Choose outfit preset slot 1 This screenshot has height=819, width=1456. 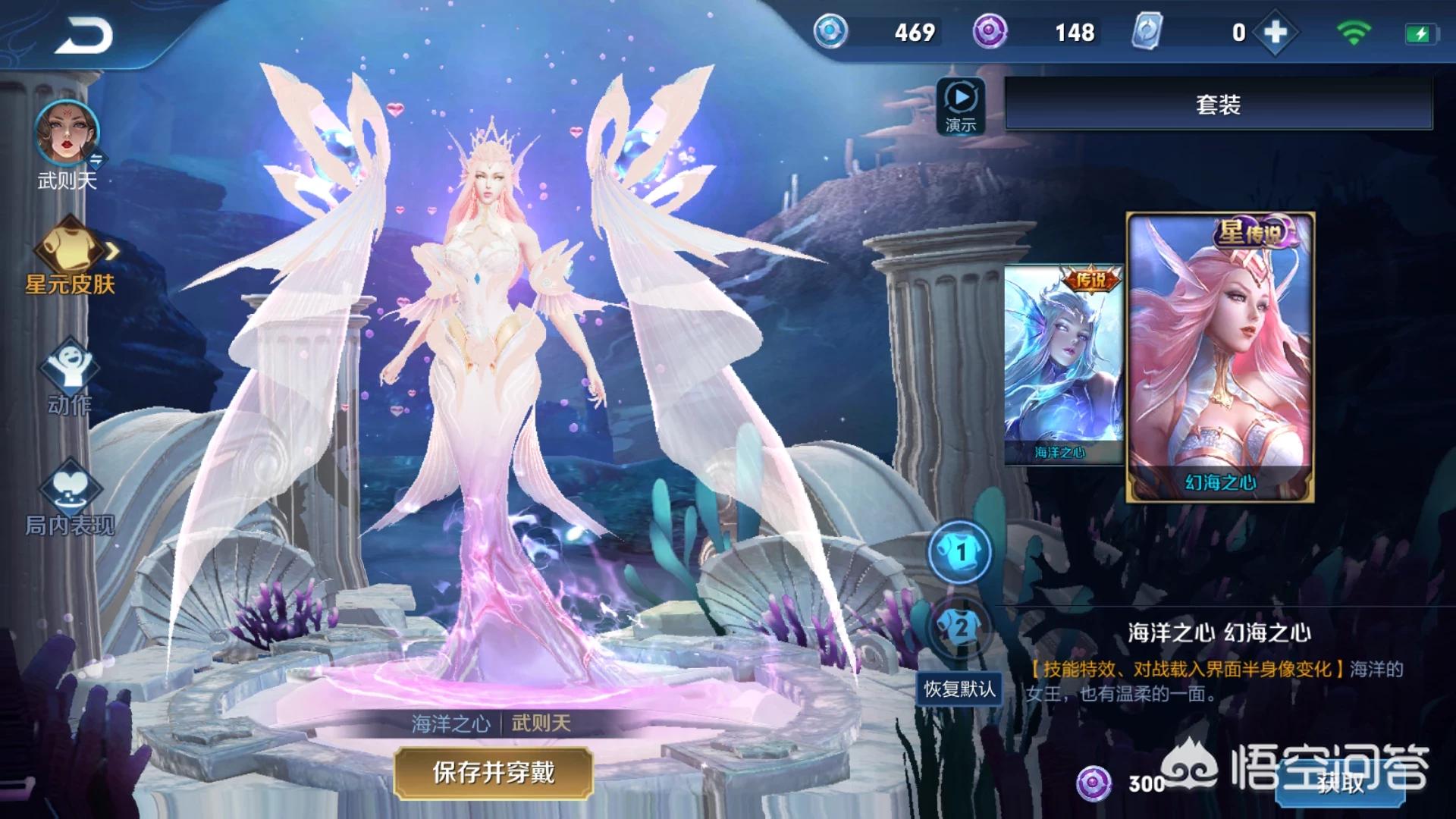[x=960, y=551]
